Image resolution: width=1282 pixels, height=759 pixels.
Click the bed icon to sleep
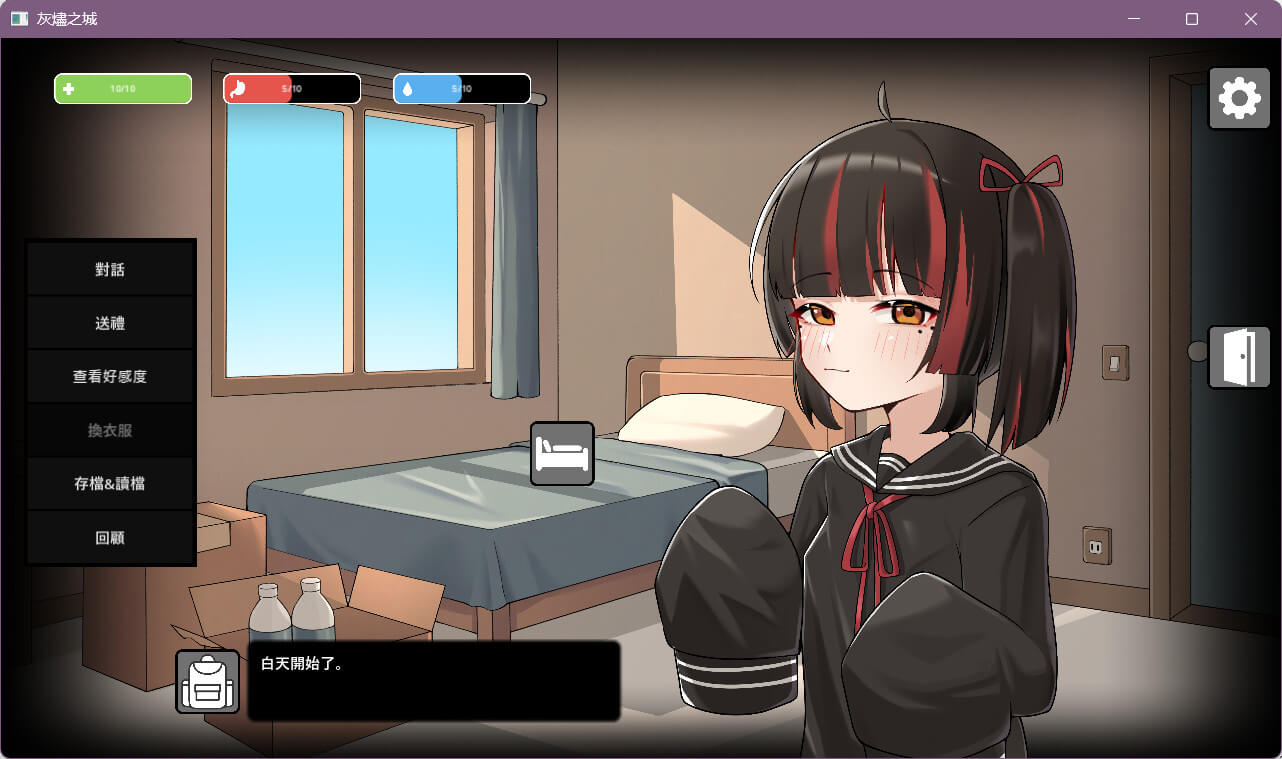pos(562,454)
